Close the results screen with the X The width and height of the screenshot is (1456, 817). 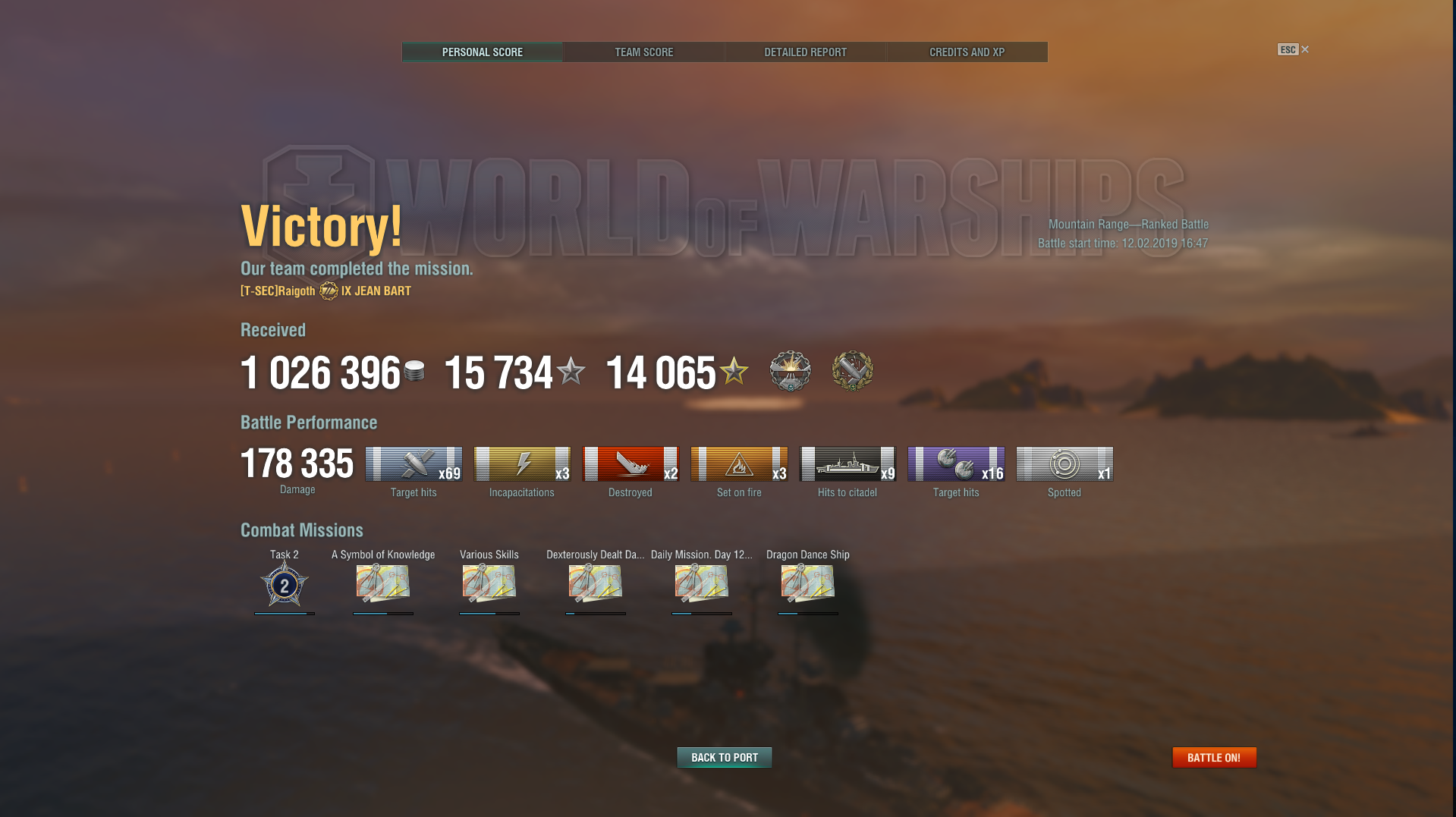pos(1305,49)
